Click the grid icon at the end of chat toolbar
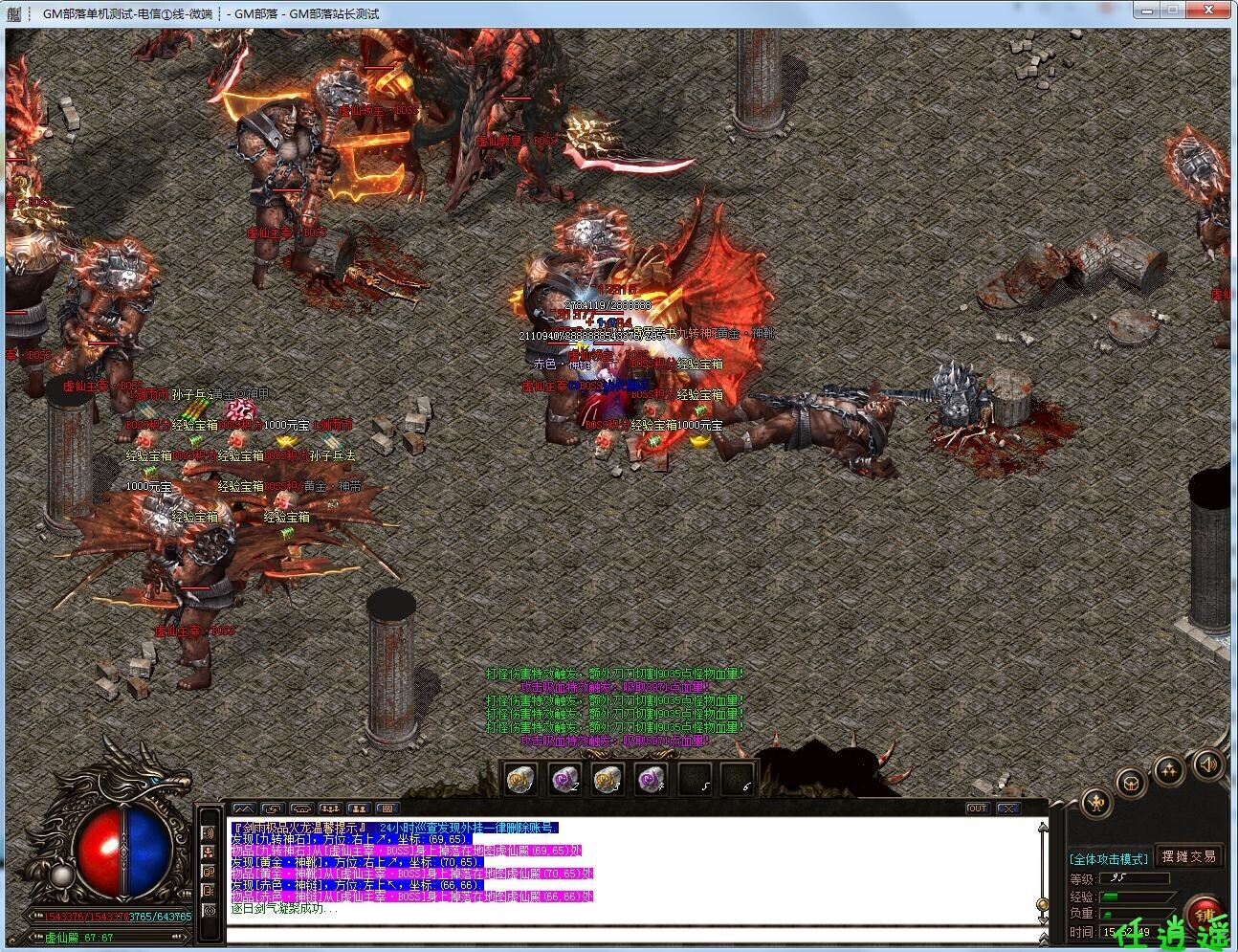This screenshot has height=952, width=1238. [x=387, y=809]
